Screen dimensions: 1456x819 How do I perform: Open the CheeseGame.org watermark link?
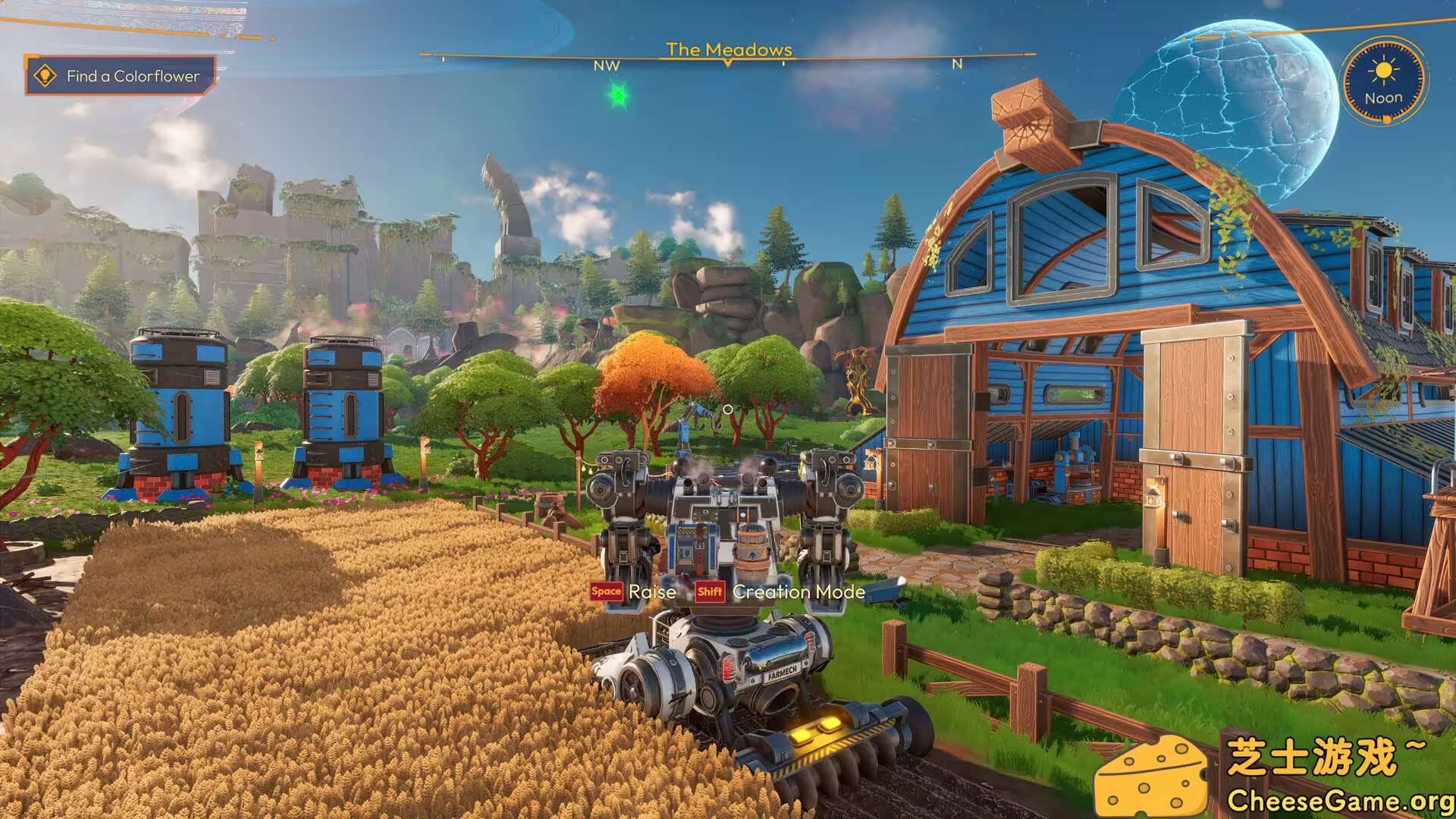pos(1339,800)
